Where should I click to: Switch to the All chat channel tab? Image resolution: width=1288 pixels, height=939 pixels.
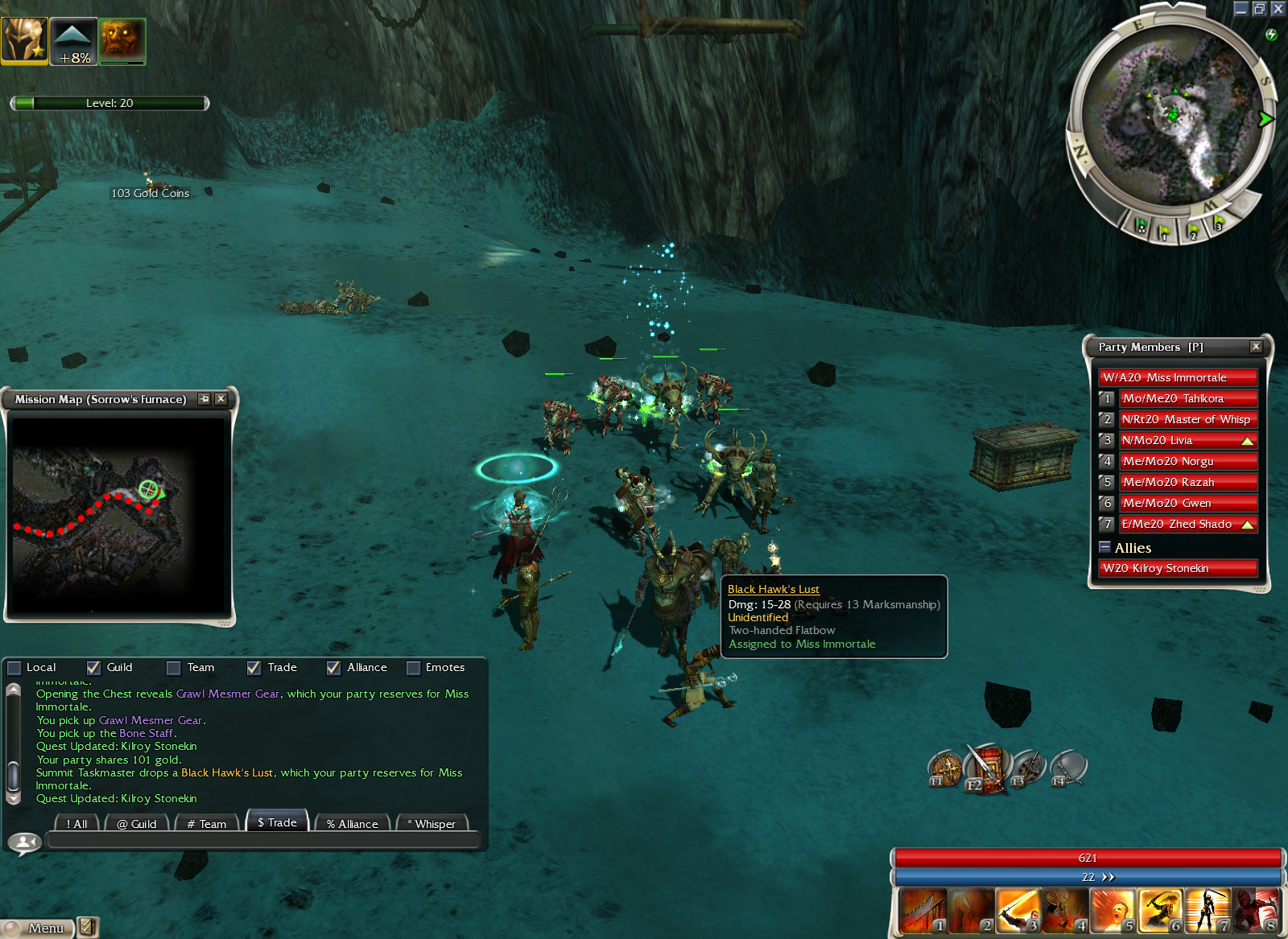[77, 823]
